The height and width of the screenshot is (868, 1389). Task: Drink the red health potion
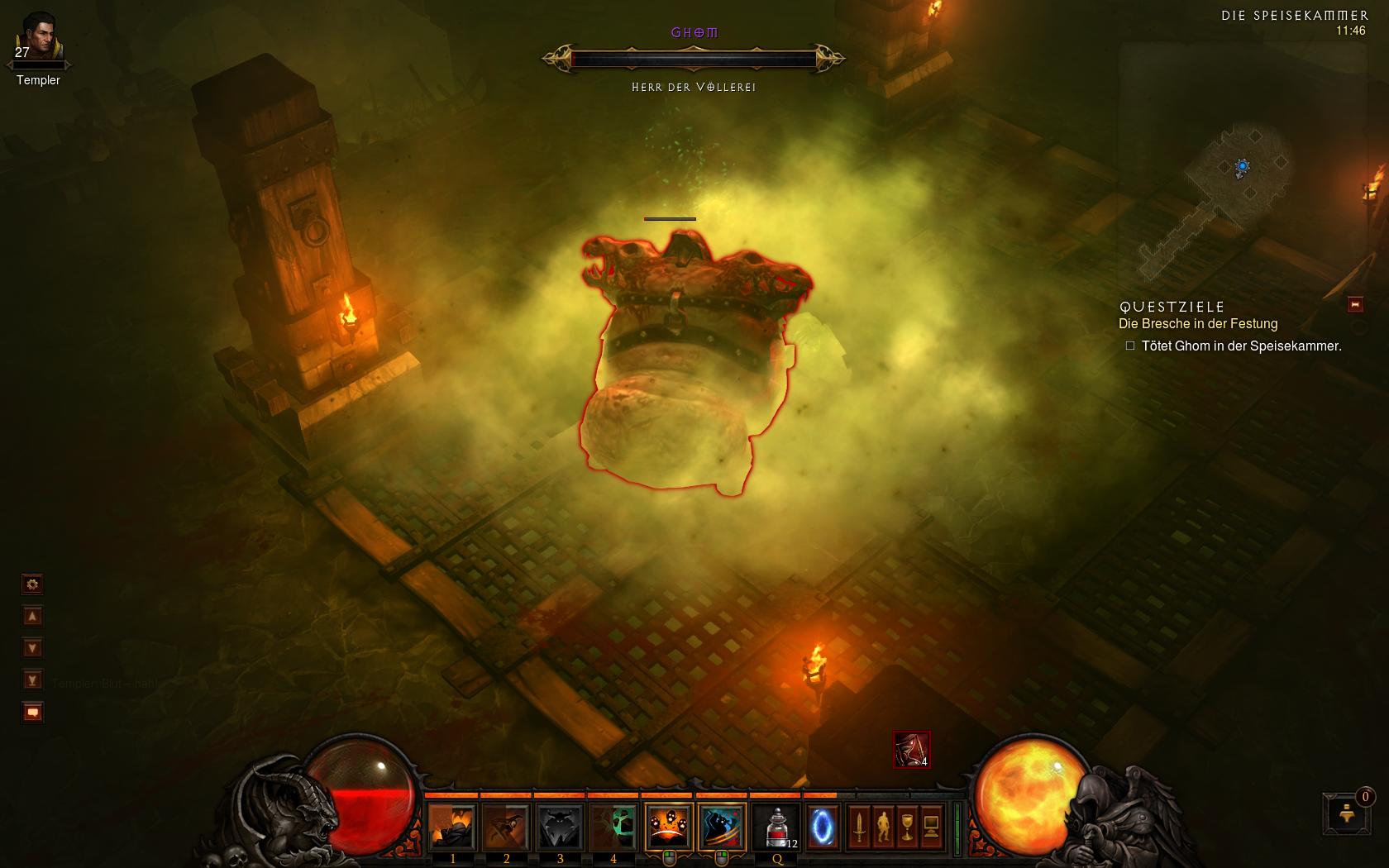(777, 827)
